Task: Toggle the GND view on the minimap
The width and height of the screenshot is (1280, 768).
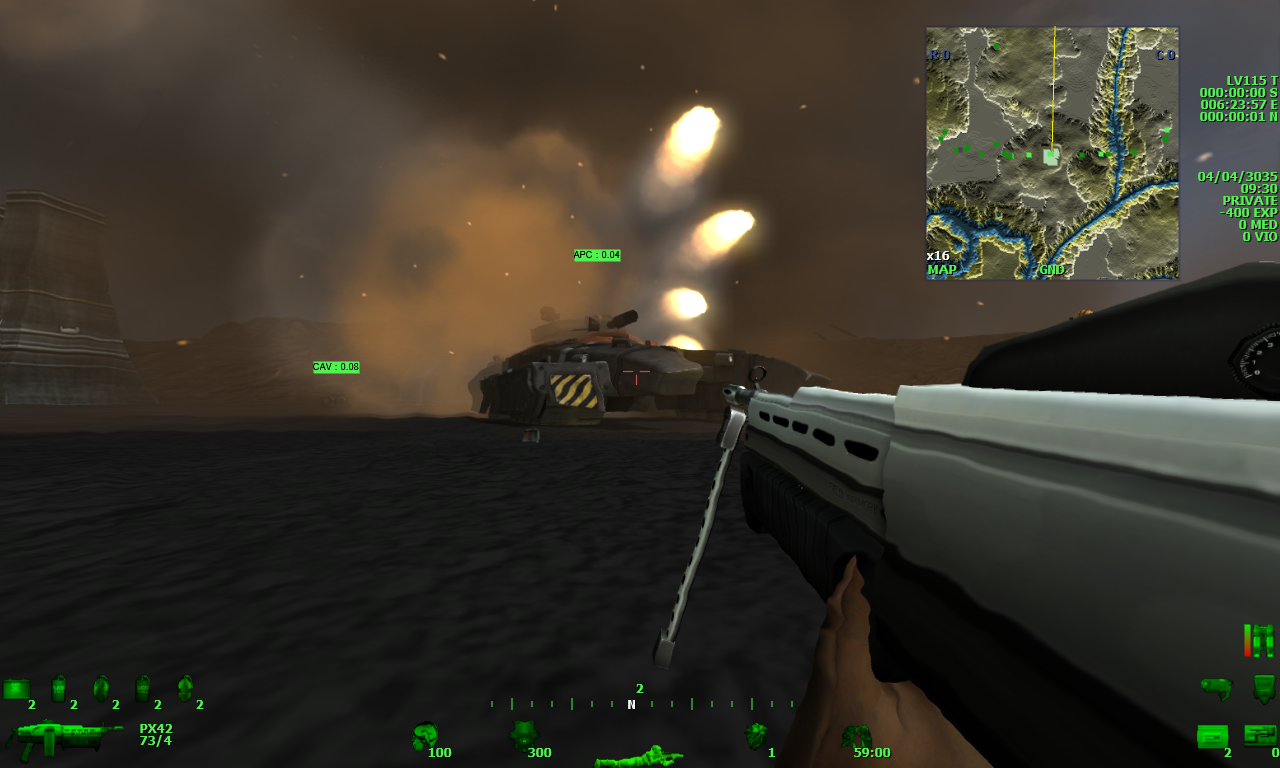Action: pyautogui.click(x=1051, y=269)
